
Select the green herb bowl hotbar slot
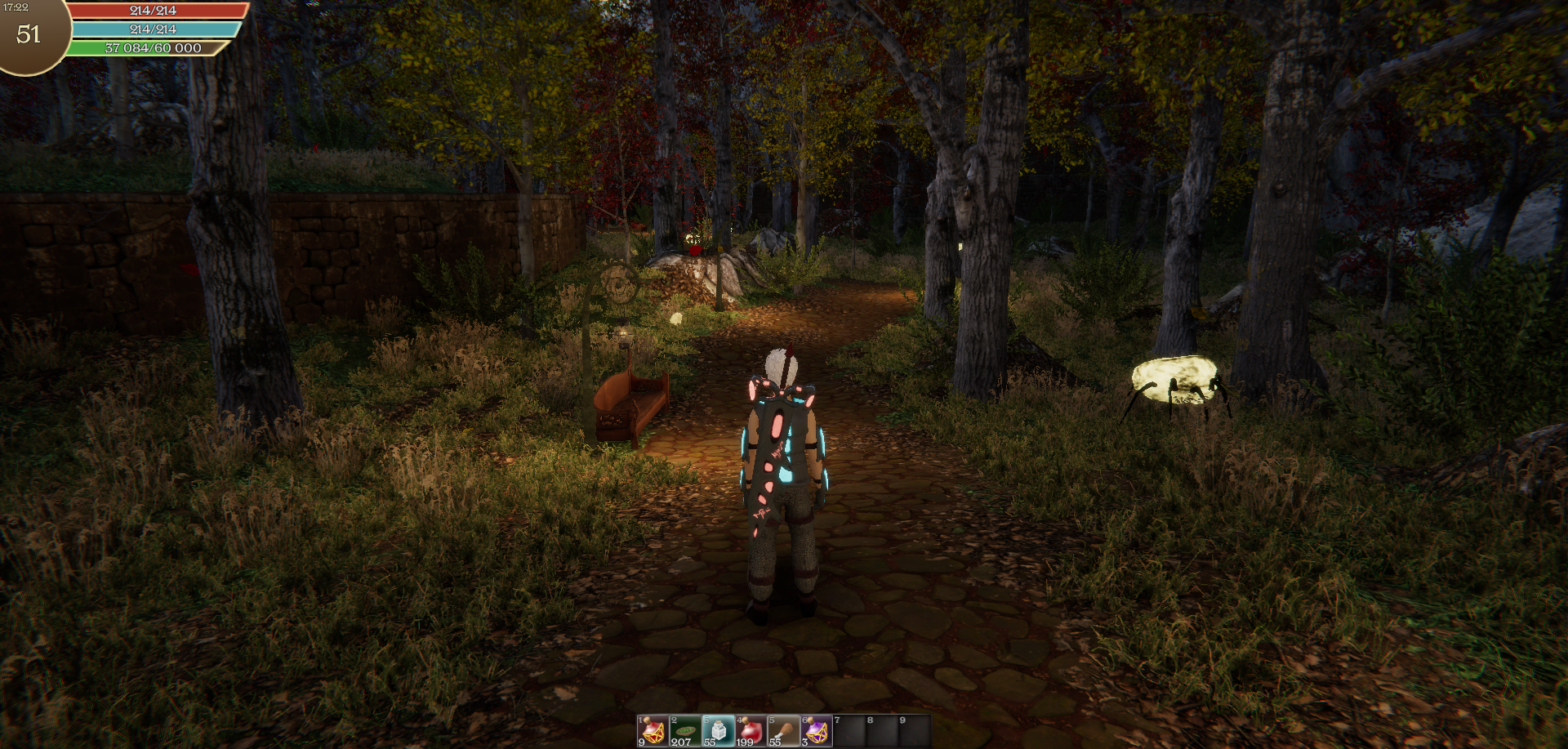click(685, 730)
